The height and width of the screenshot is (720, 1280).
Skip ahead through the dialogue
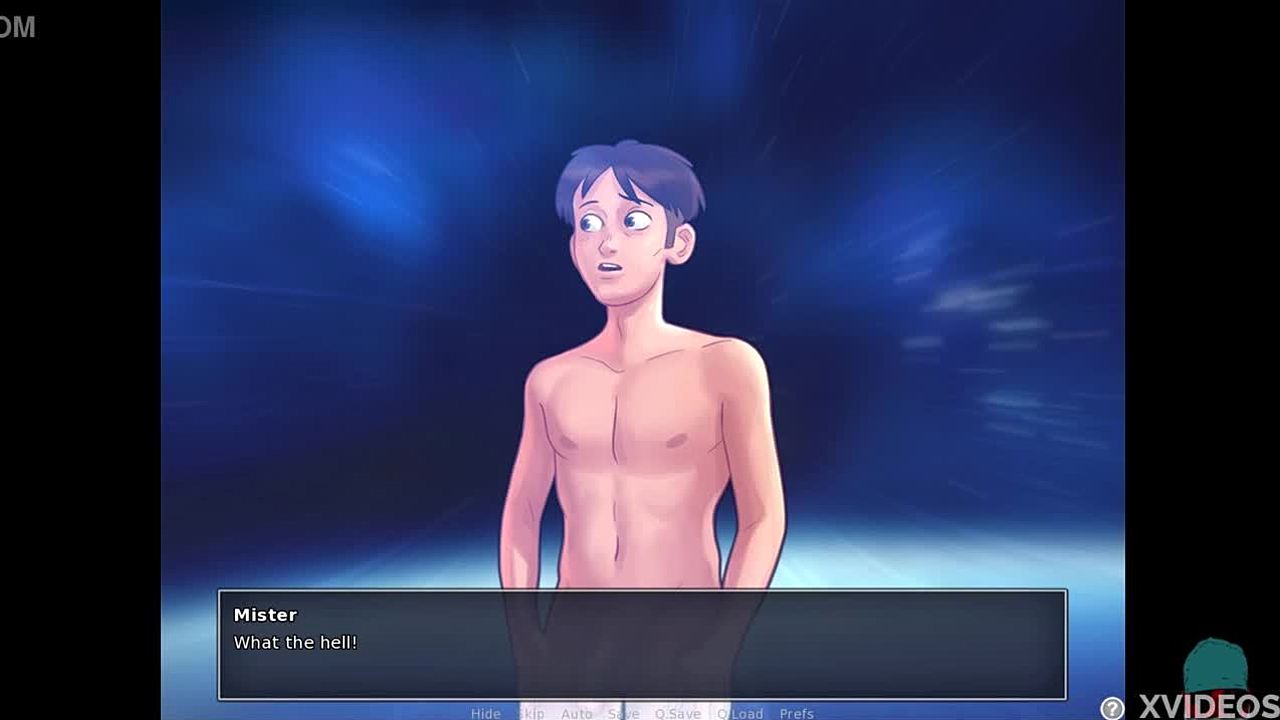pos(531,713)
